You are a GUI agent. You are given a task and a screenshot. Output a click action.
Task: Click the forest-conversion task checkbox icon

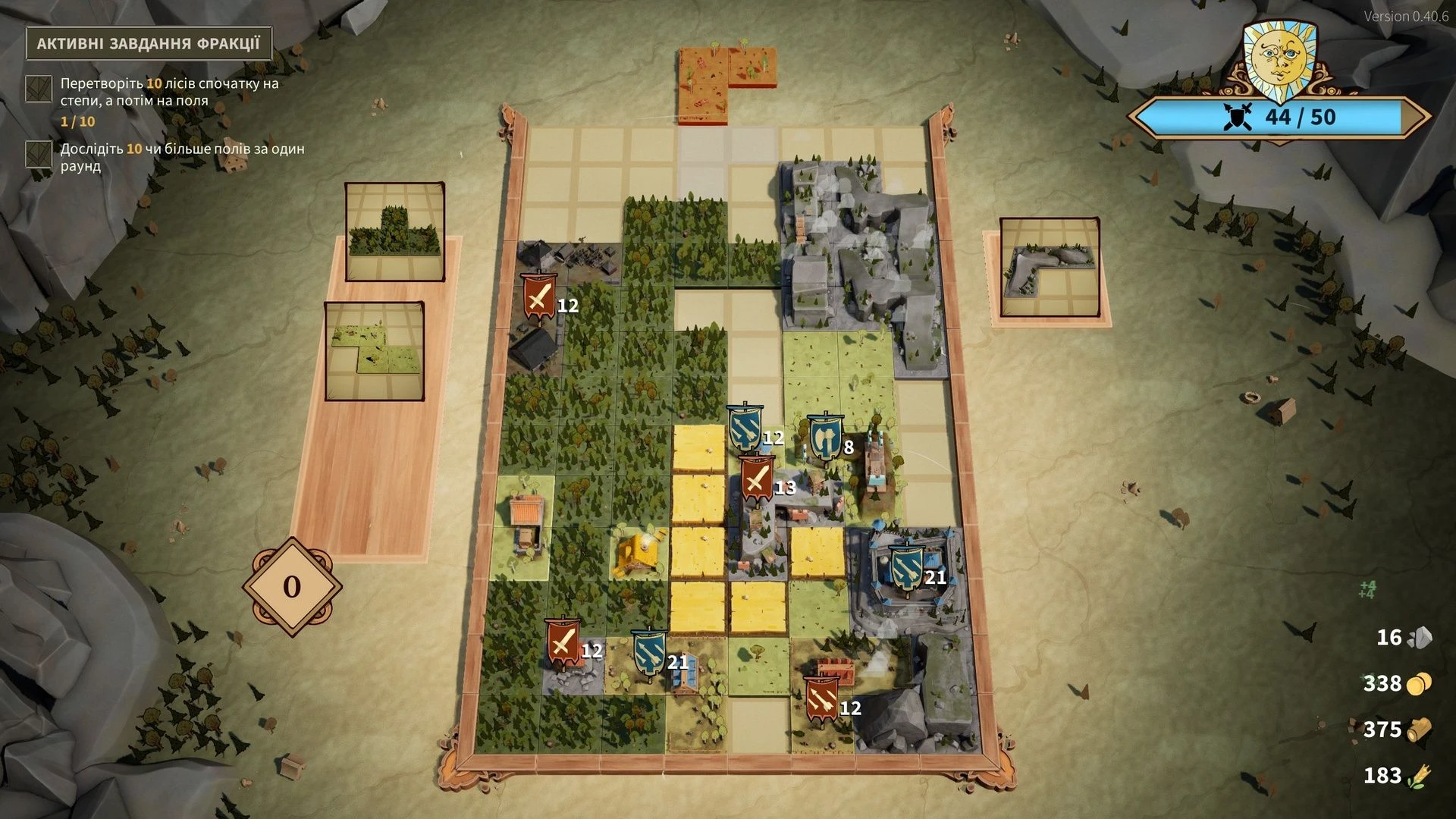pyautogui.click(x=39, y=89)
